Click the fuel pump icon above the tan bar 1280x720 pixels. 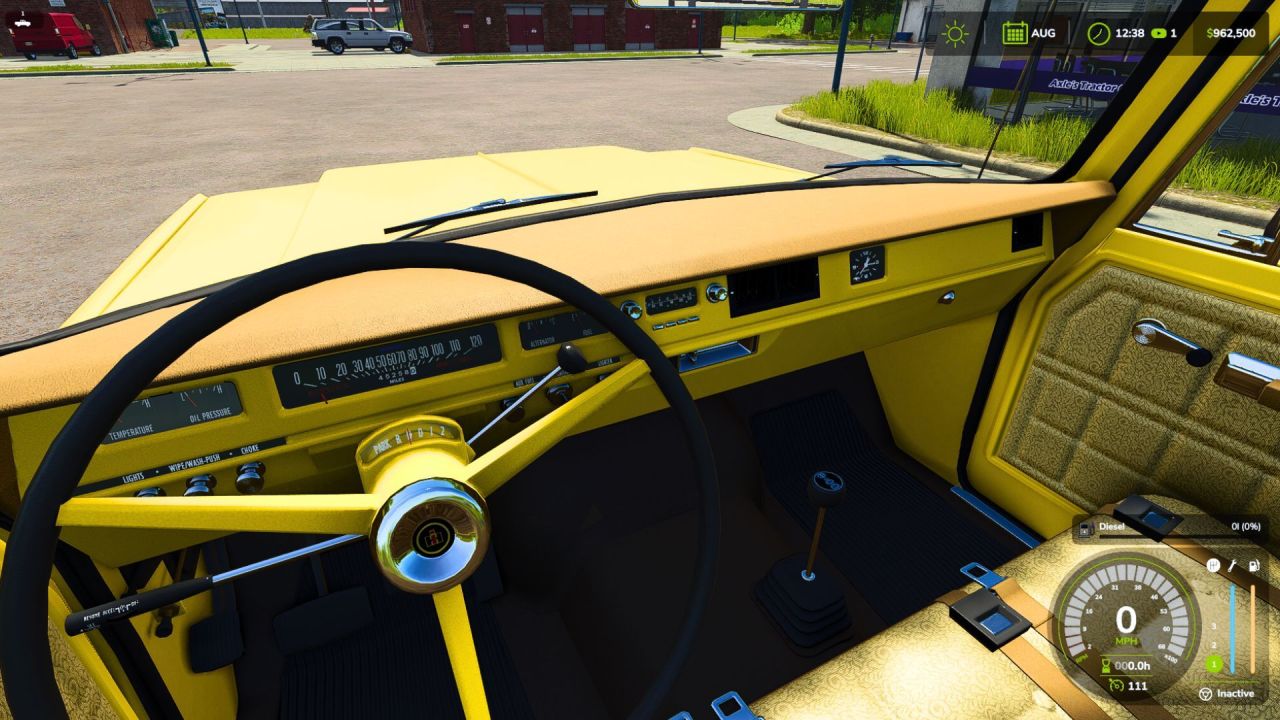point(1254,565)
